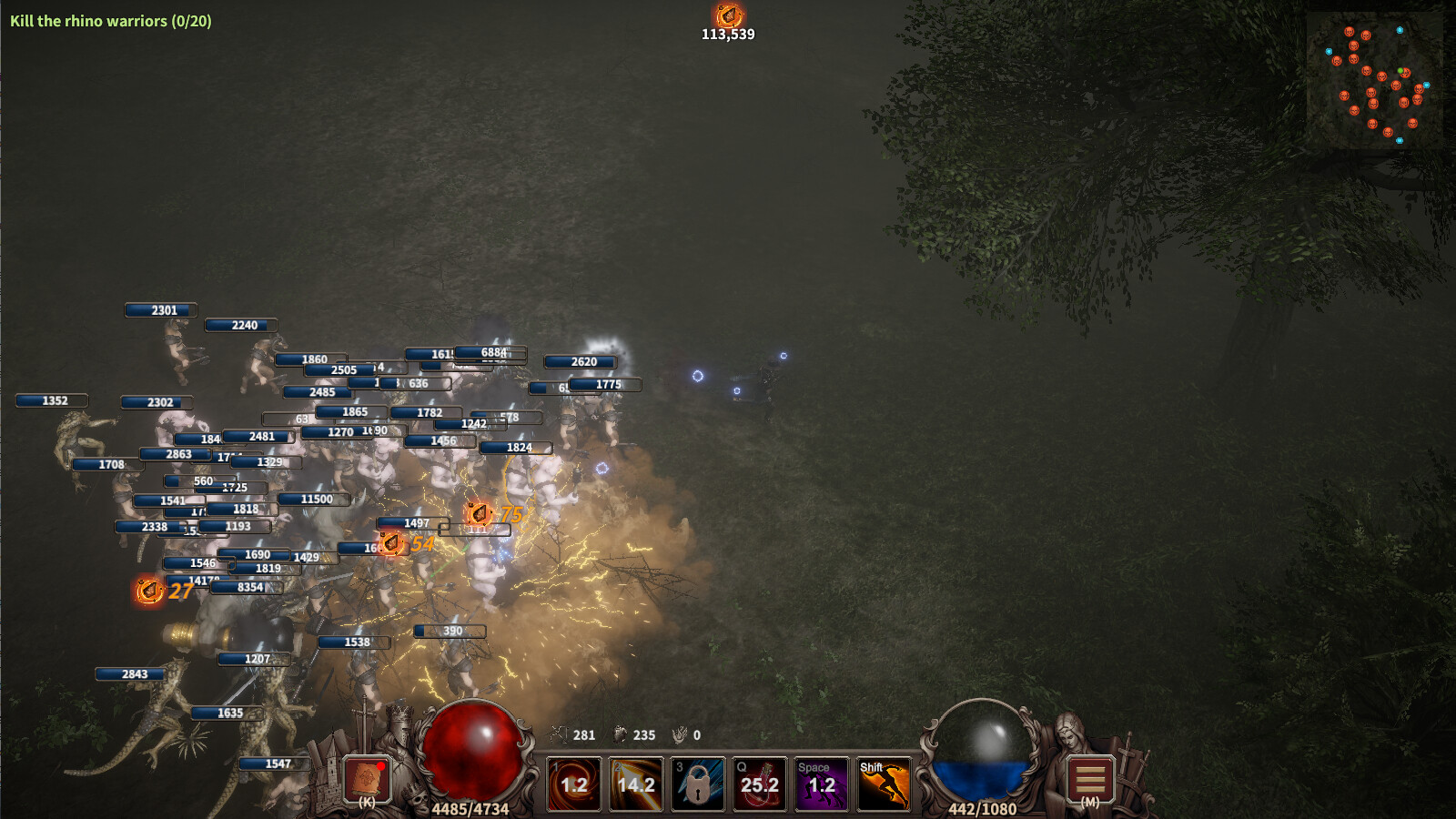Open the spellbook with the (K) icon
This screenshot has width=1456, height=819.
[367, 780]
